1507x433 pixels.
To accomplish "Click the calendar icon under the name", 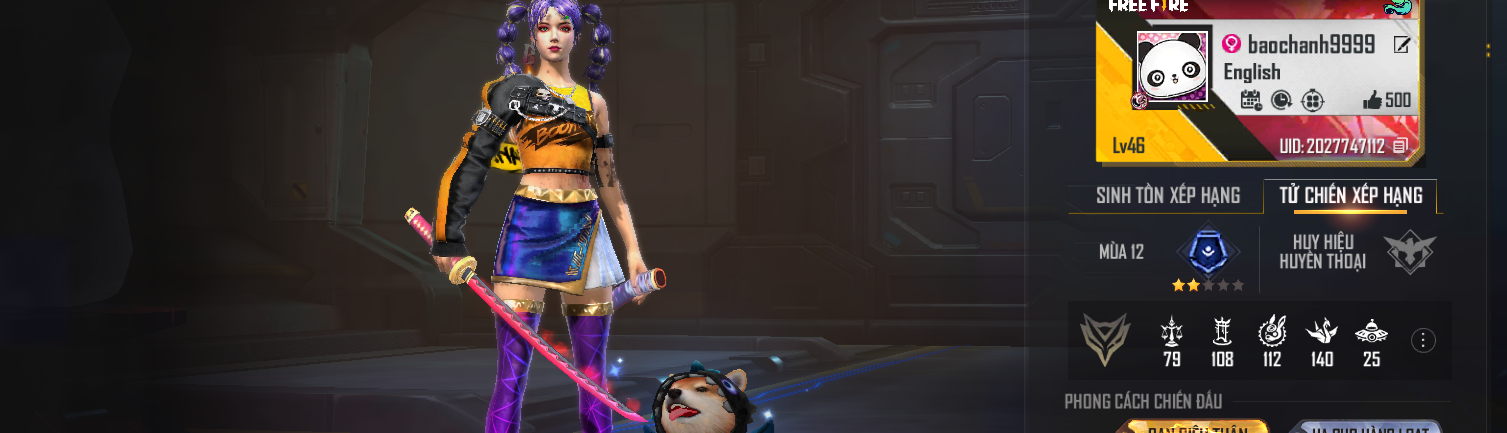I will tap(1250, 100).
